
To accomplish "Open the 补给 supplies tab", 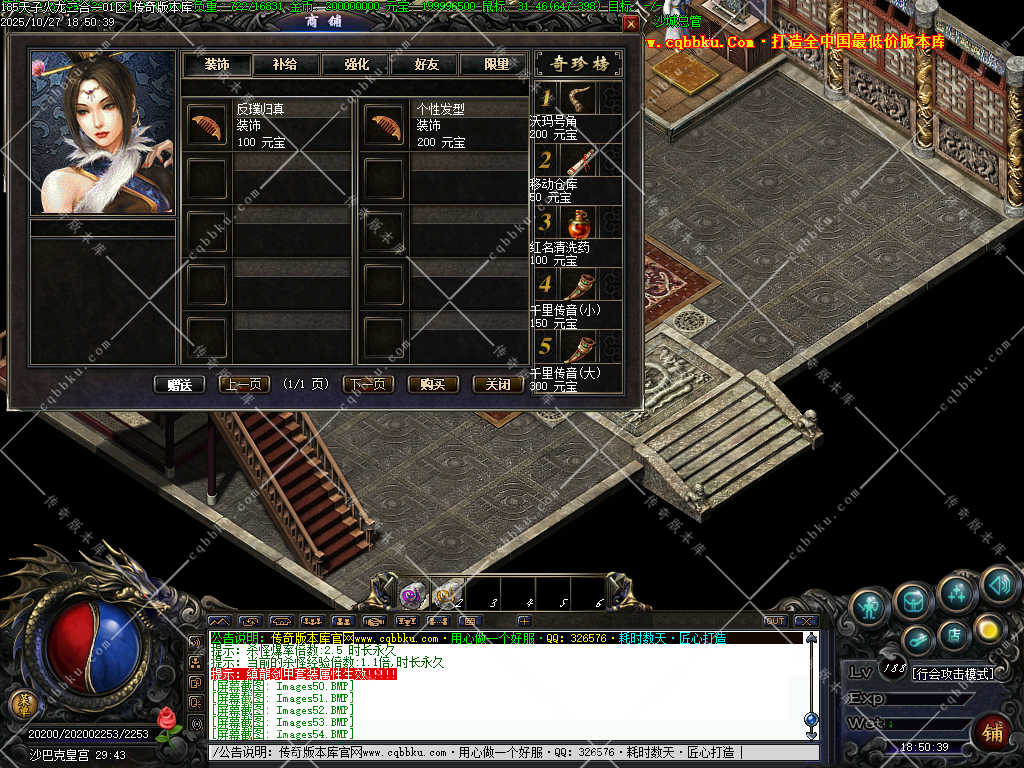I will [284, 64].
